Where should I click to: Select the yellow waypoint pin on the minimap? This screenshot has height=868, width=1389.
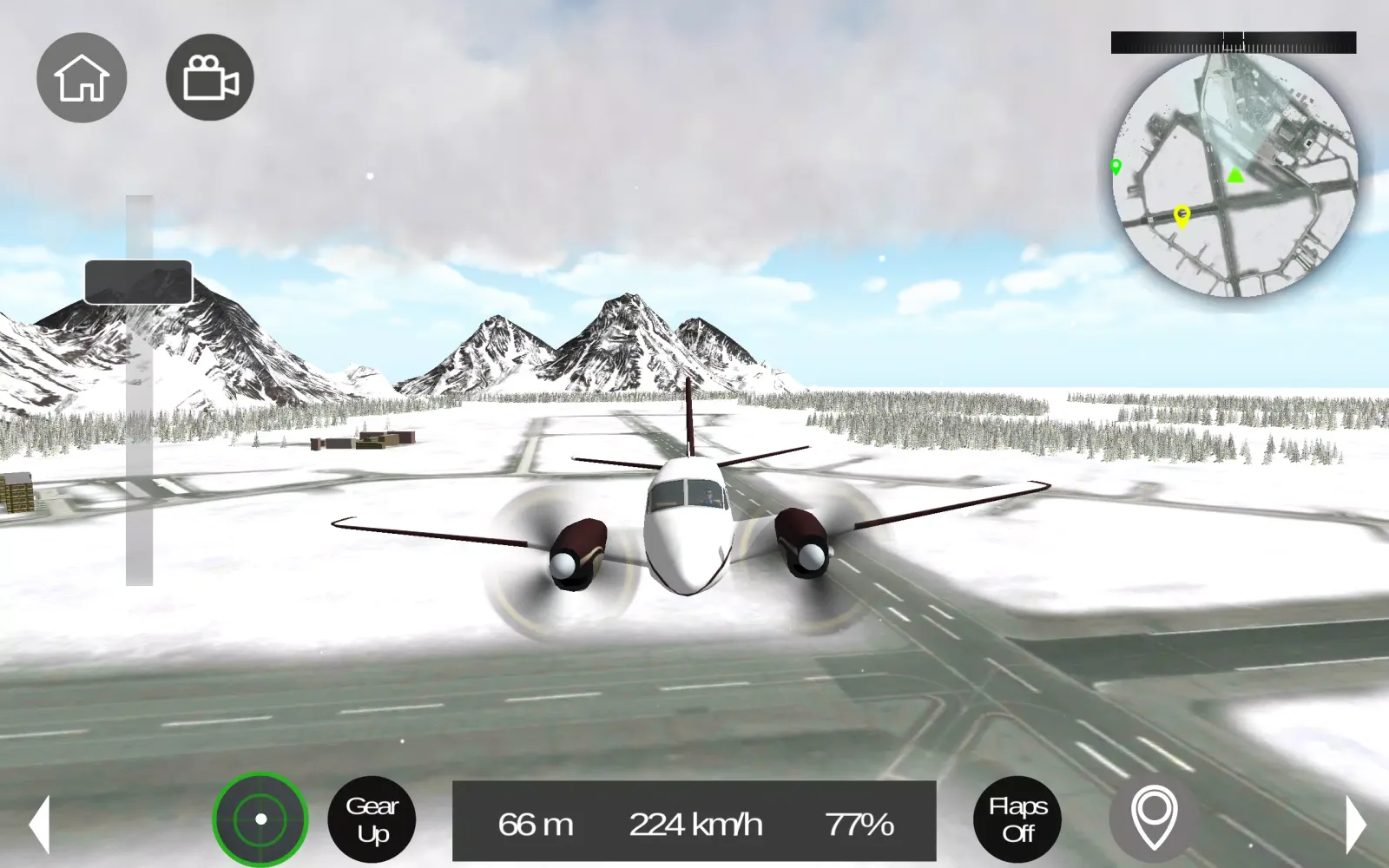tap(1182, 217)
